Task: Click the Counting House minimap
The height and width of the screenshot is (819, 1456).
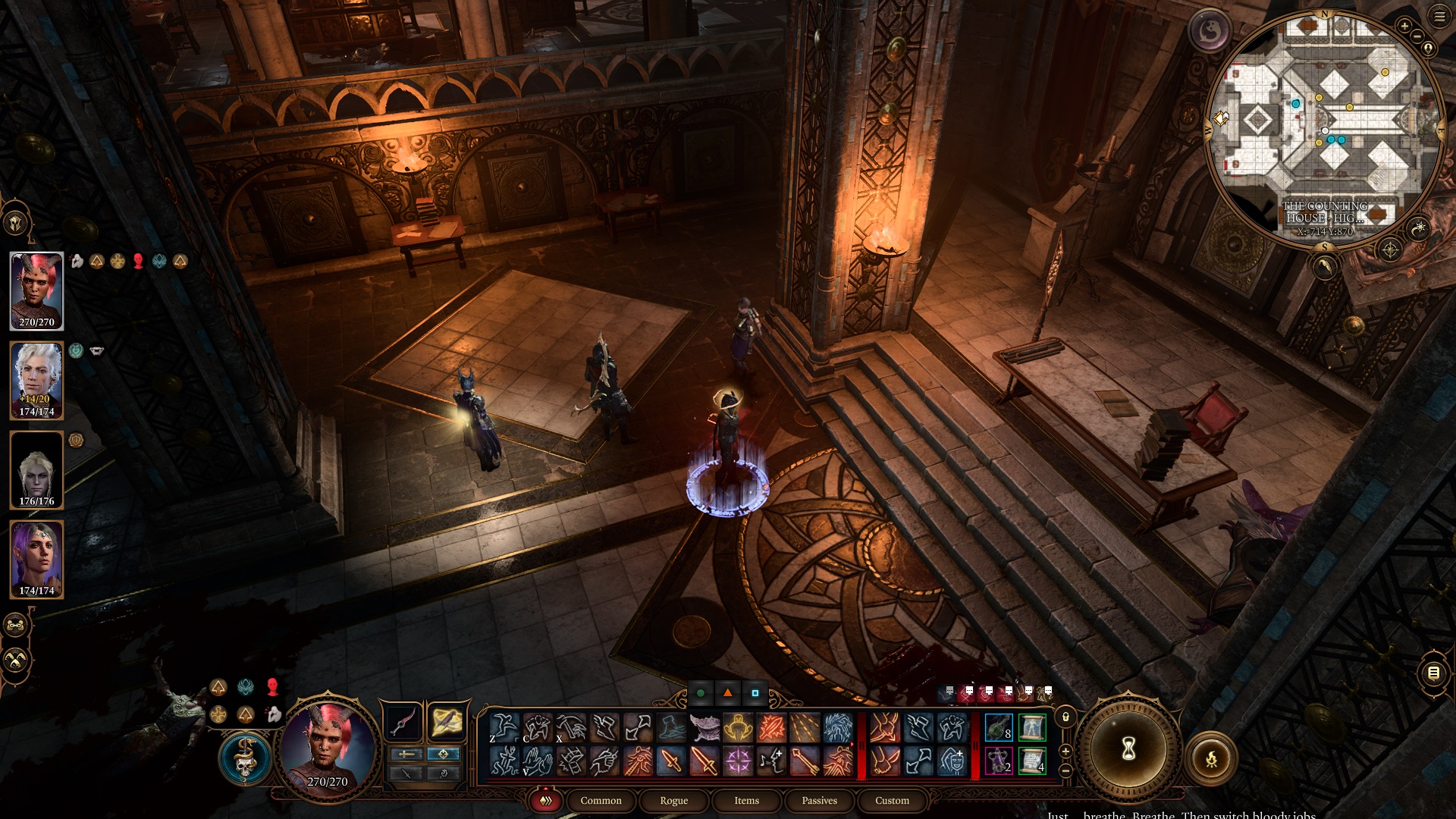Action: 1324,129
